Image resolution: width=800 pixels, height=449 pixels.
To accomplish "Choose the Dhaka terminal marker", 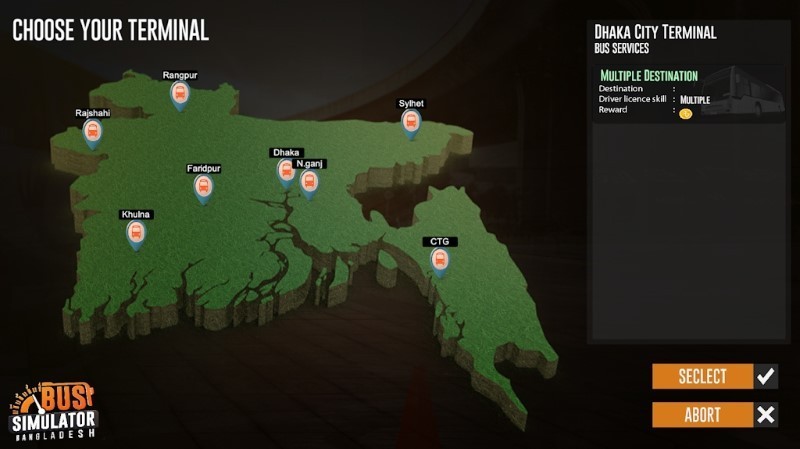I will pos(286,172).
